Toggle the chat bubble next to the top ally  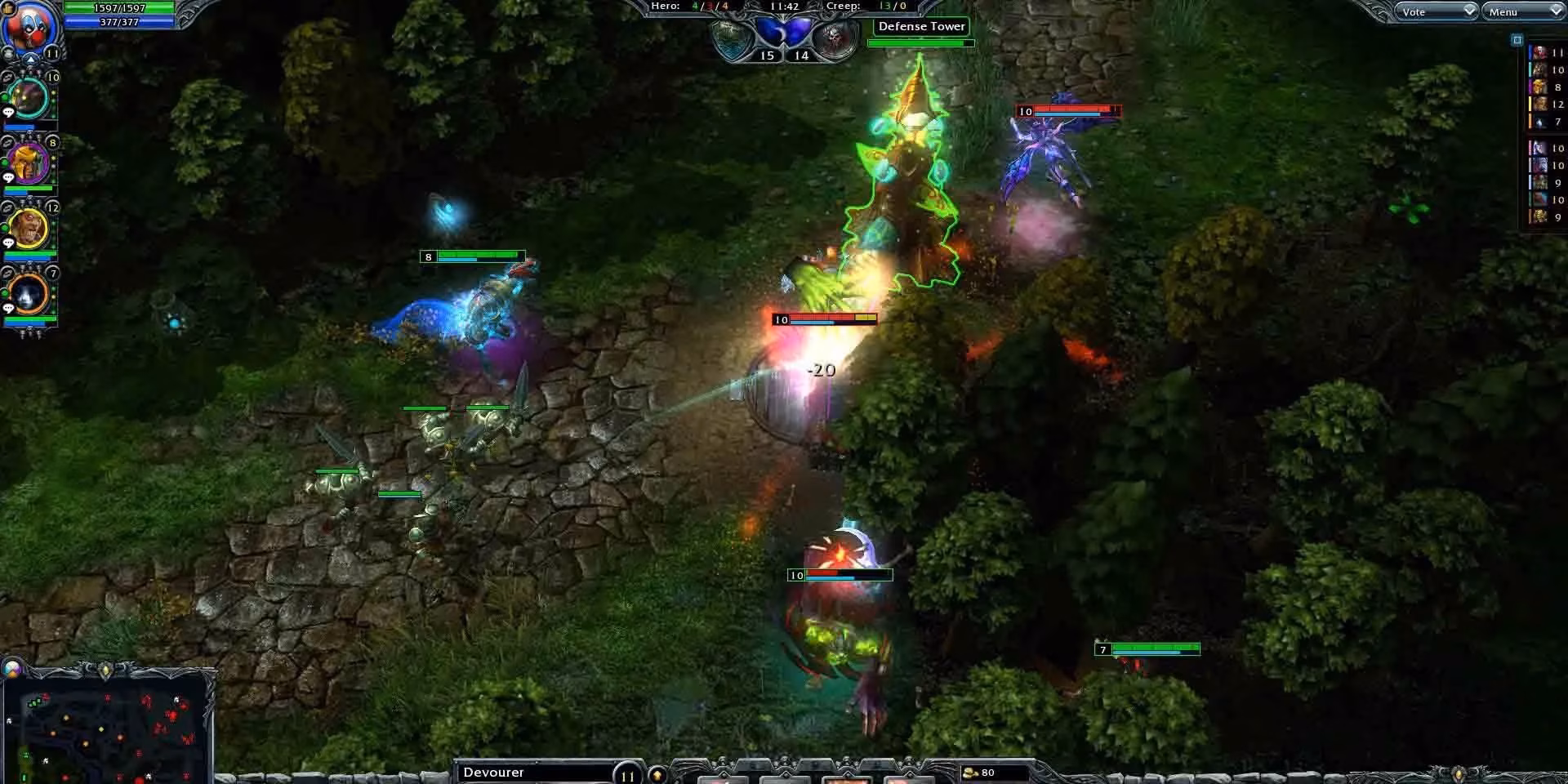click(x=7, y=111)
